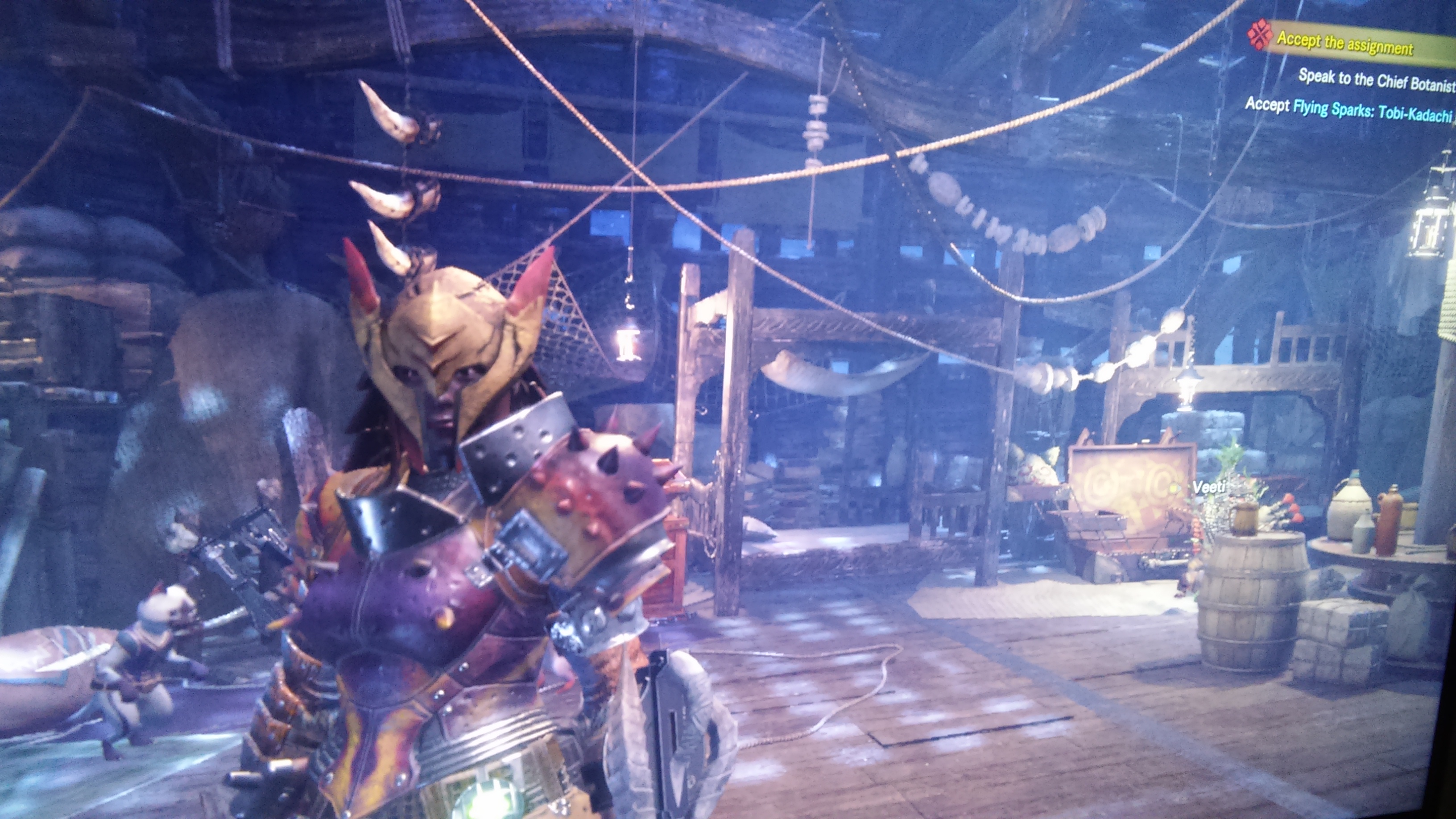This screenshot has width=1456, height=819.
Task: Select the "Speak to the Chief Botanist" objective
Action: pyautogui.click(x=1376, y=80)
